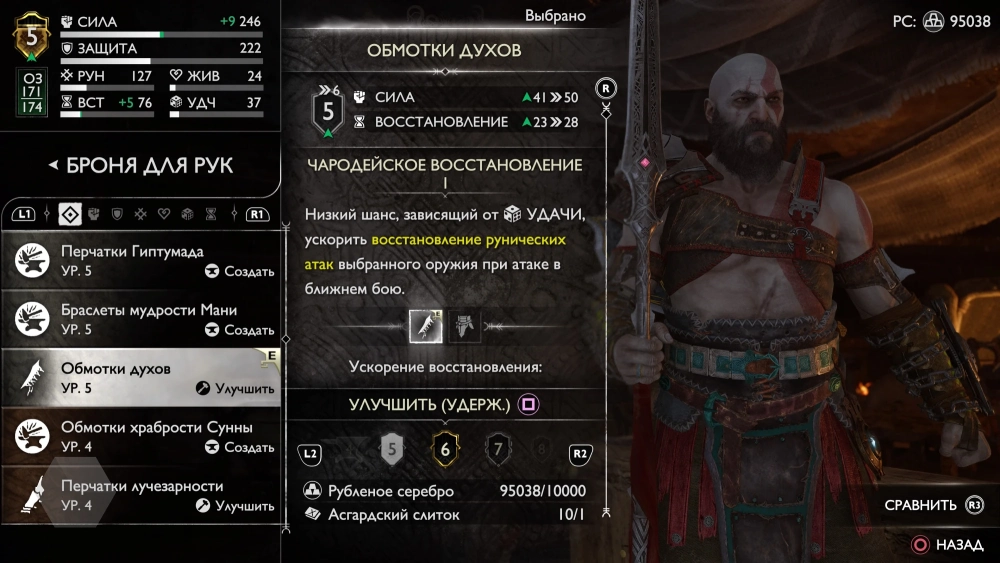This screenshot has width=1000, height=563.
Task: Open the heart vitality filter tab
Action: (164, 214)
